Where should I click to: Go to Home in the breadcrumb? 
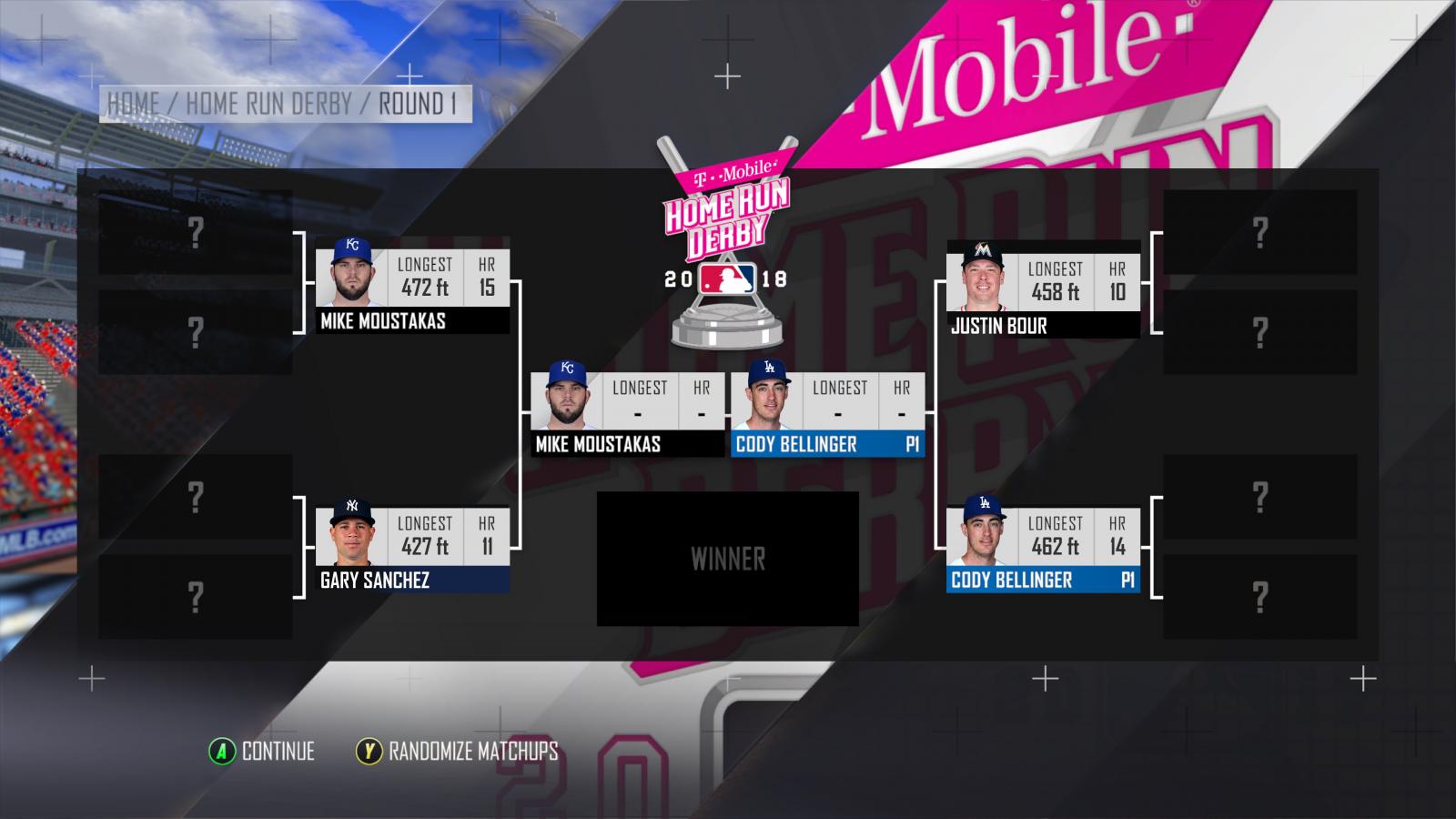coord(133,105)
